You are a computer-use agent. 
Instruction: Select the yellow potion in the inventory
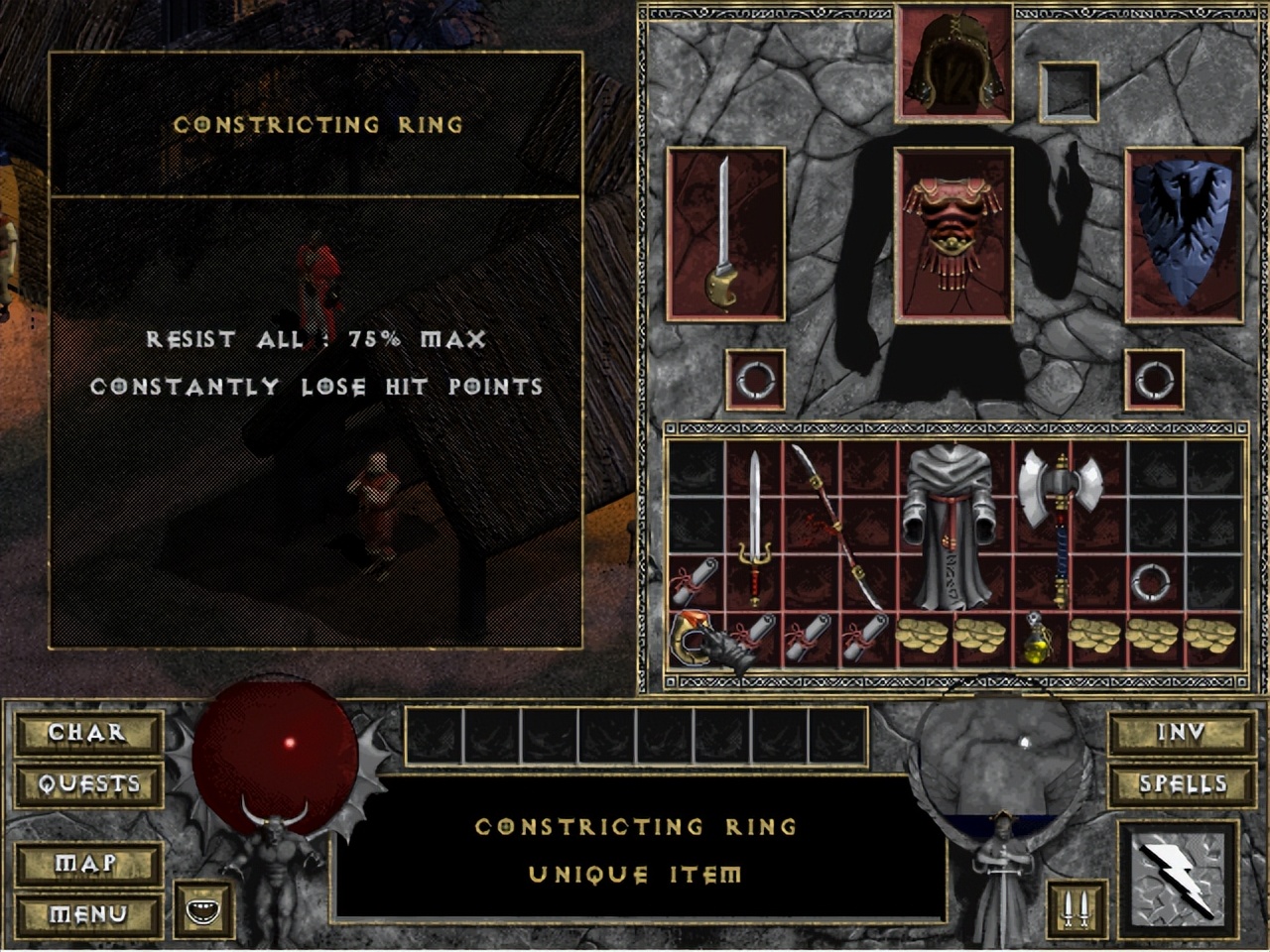pos(1038,639)
